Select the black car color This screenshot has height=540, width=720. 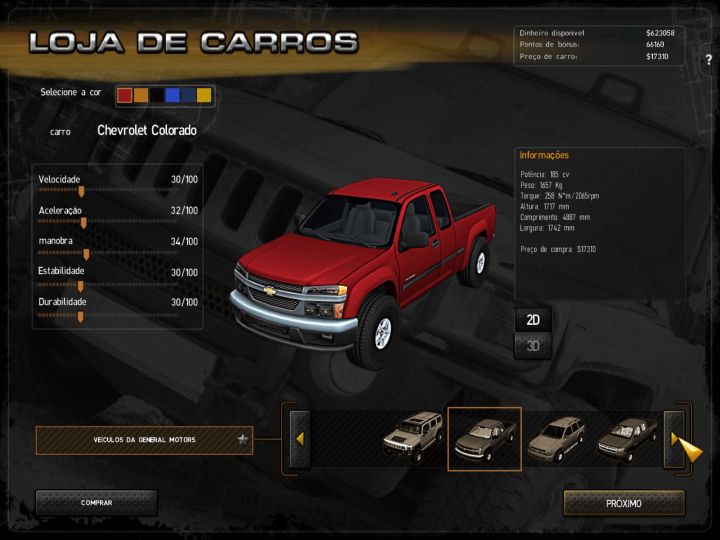click(157, 95)
